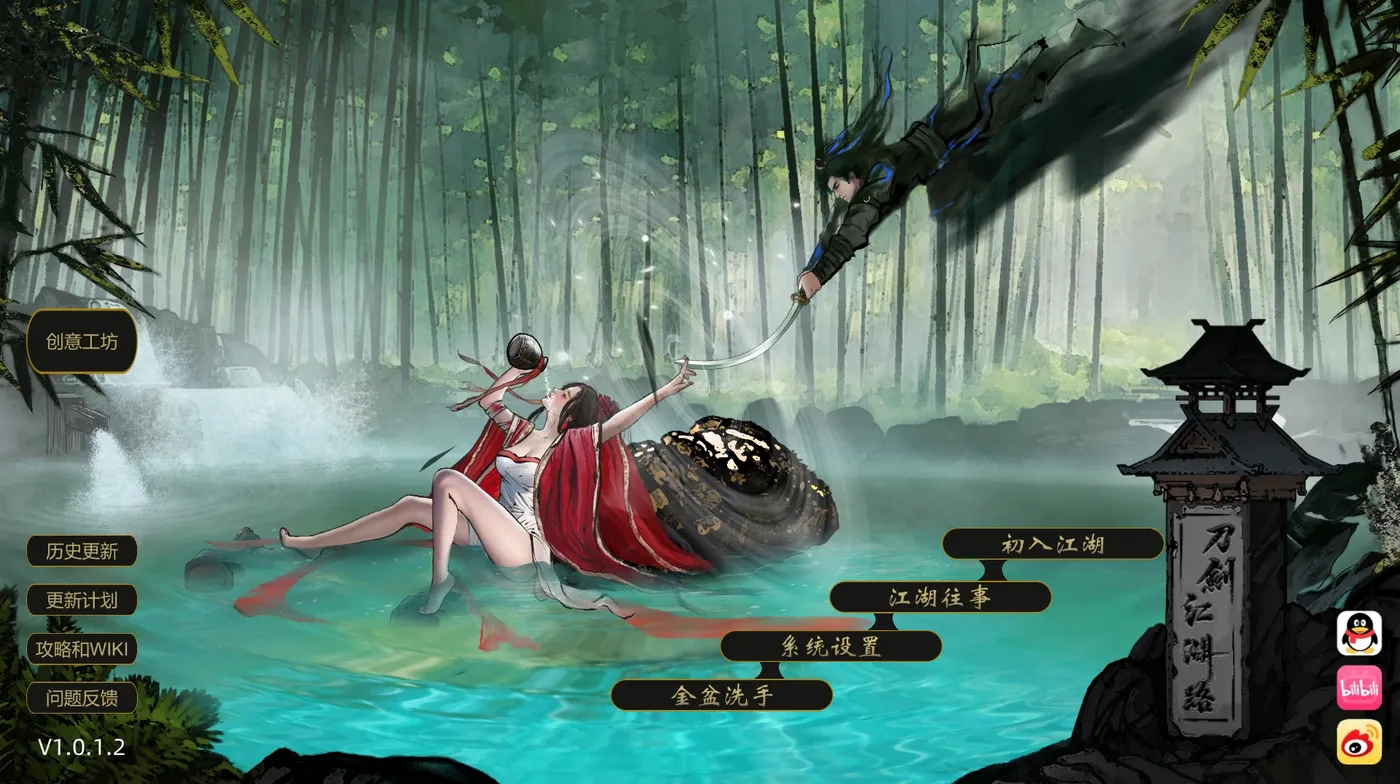
Task: Open 更新计划 to see the roadmap
Action: pos(82,600)
